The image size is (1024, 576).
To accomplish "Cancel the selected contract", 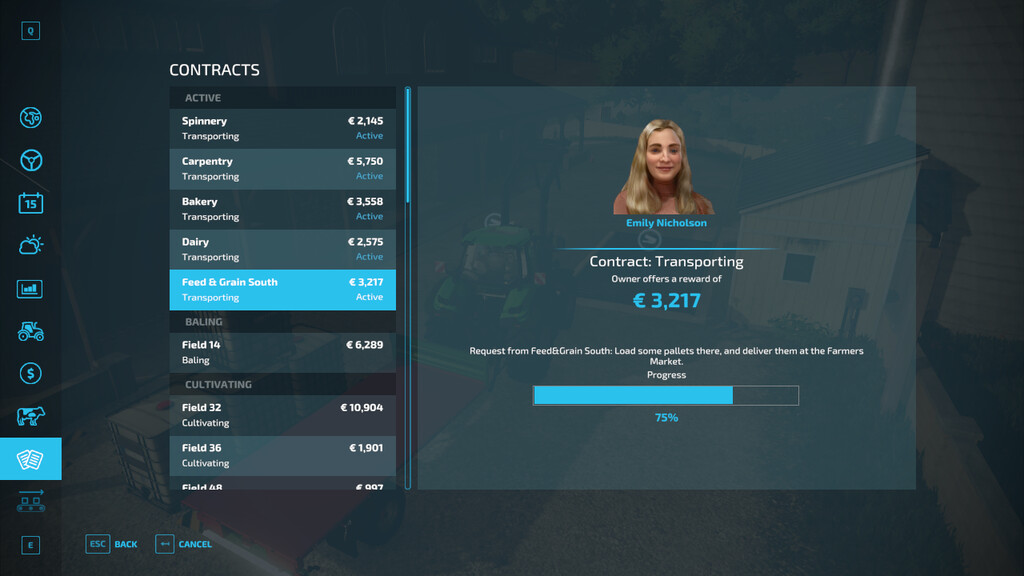I will click(x=184, y=544).
